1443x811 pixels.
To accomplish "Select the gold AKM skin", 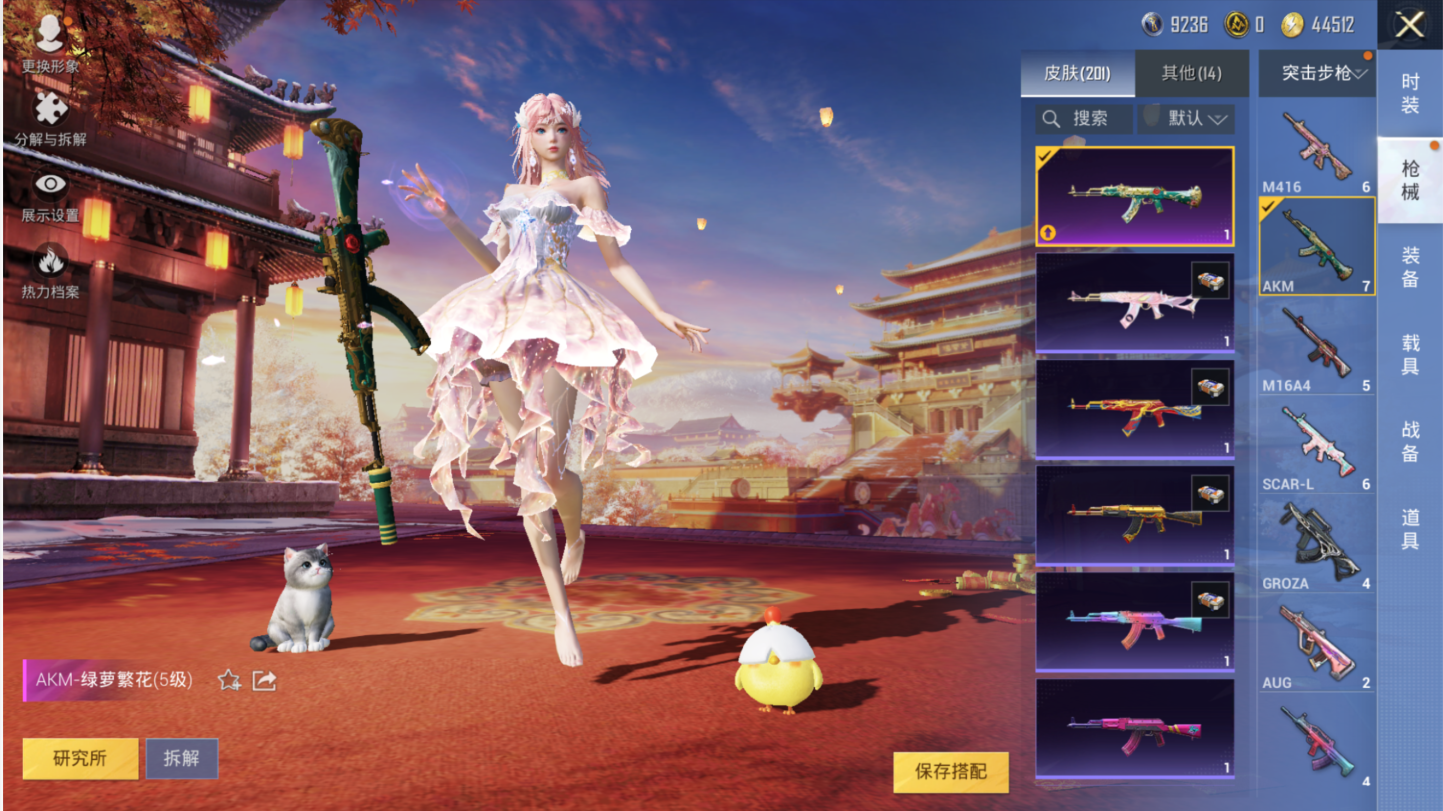I will [x=1134, y=515].
